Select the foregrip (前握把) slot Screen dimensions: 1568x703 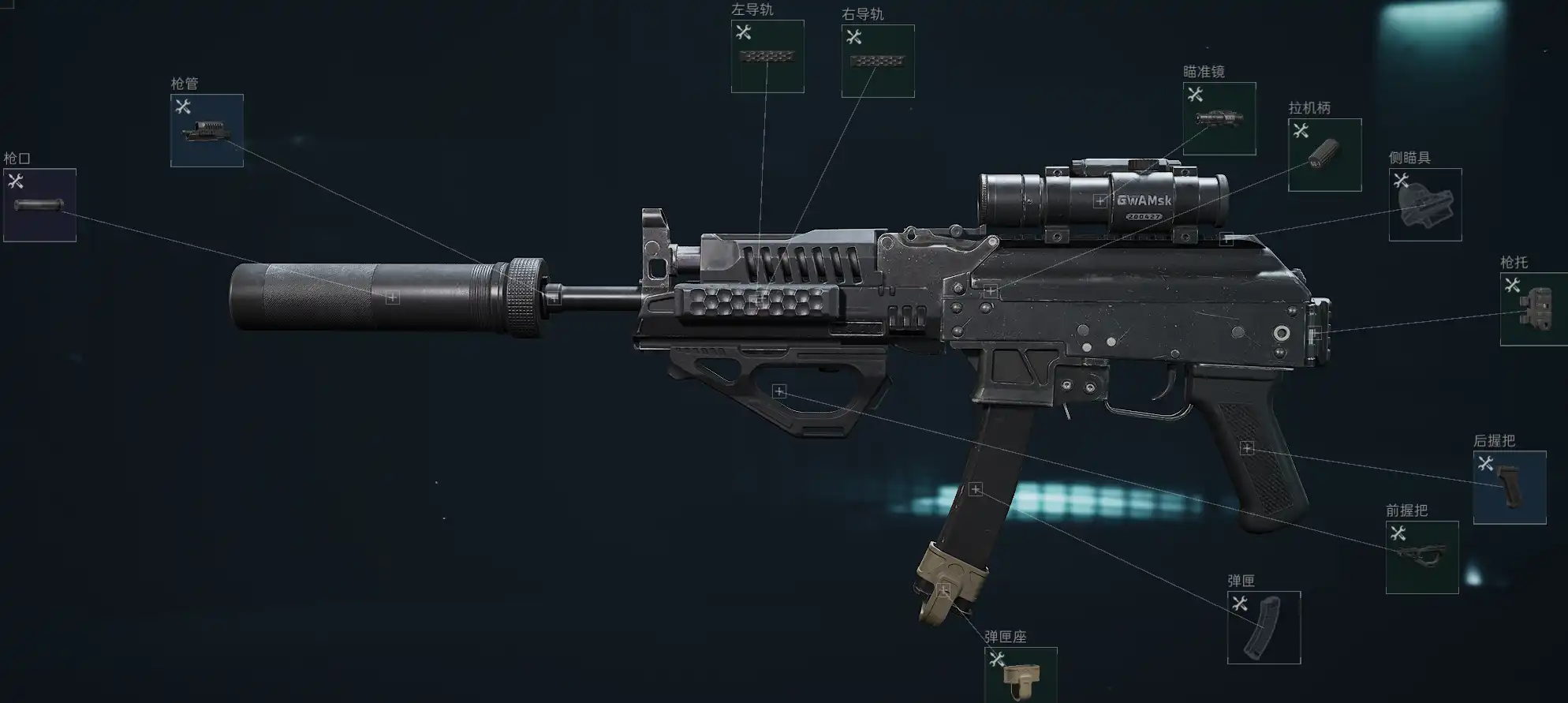1422,557
